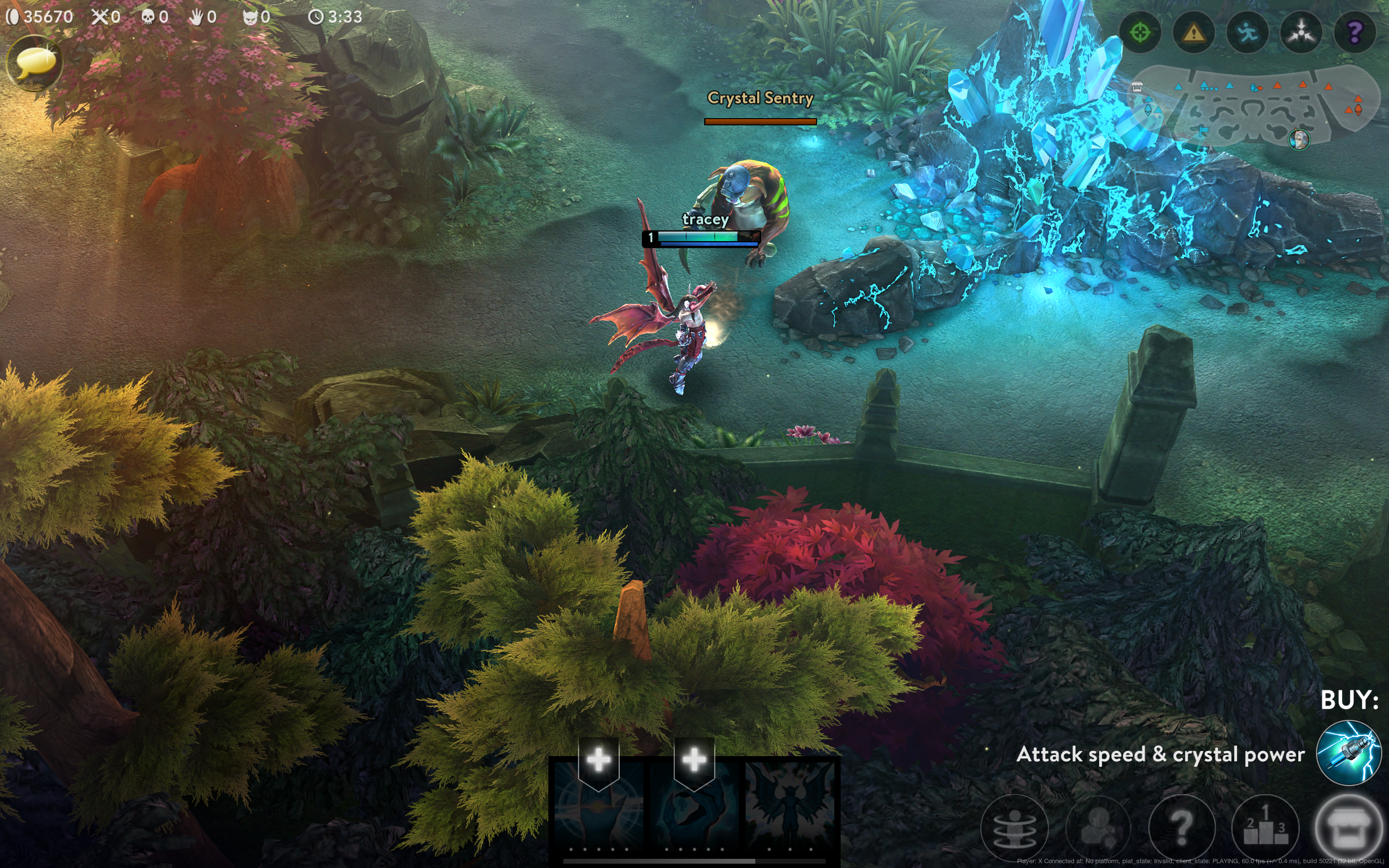
Task: Click the player profile silhouette button
Action: (x=1098, y=827)
